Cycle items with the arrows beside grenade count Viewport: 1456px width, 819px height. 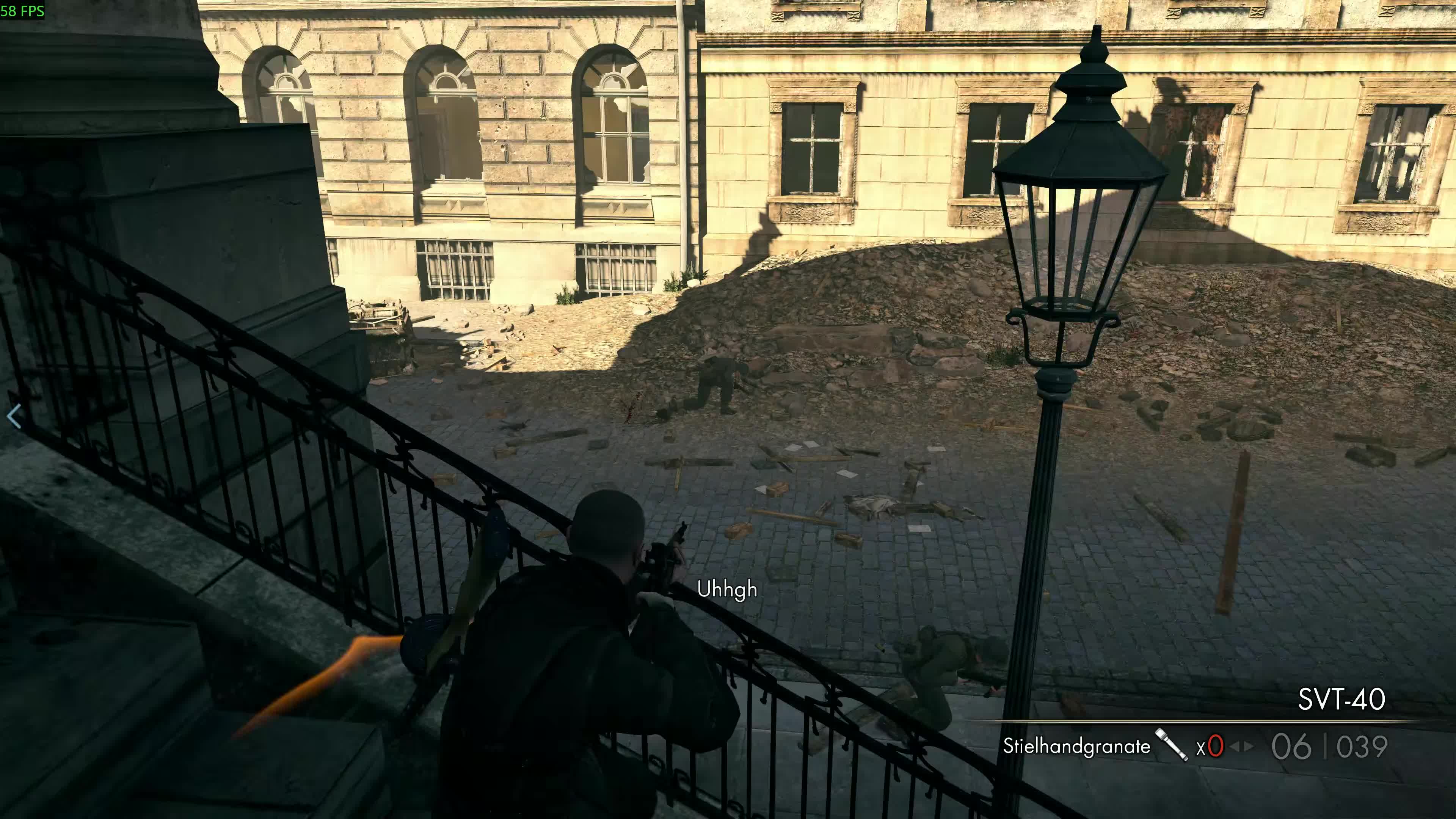(x=1241, y=747)
